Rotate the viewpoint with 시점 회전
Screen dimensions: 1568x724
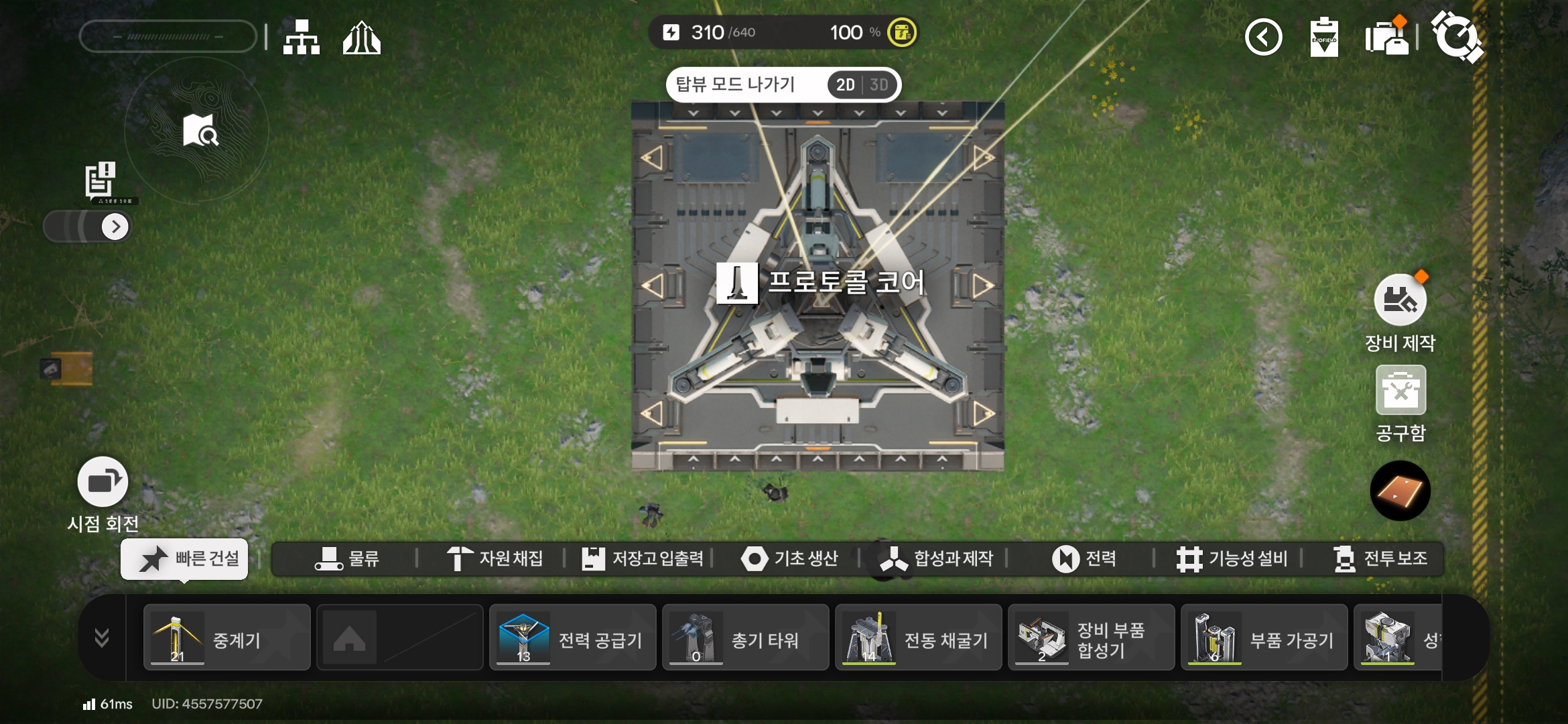(103, 482)
